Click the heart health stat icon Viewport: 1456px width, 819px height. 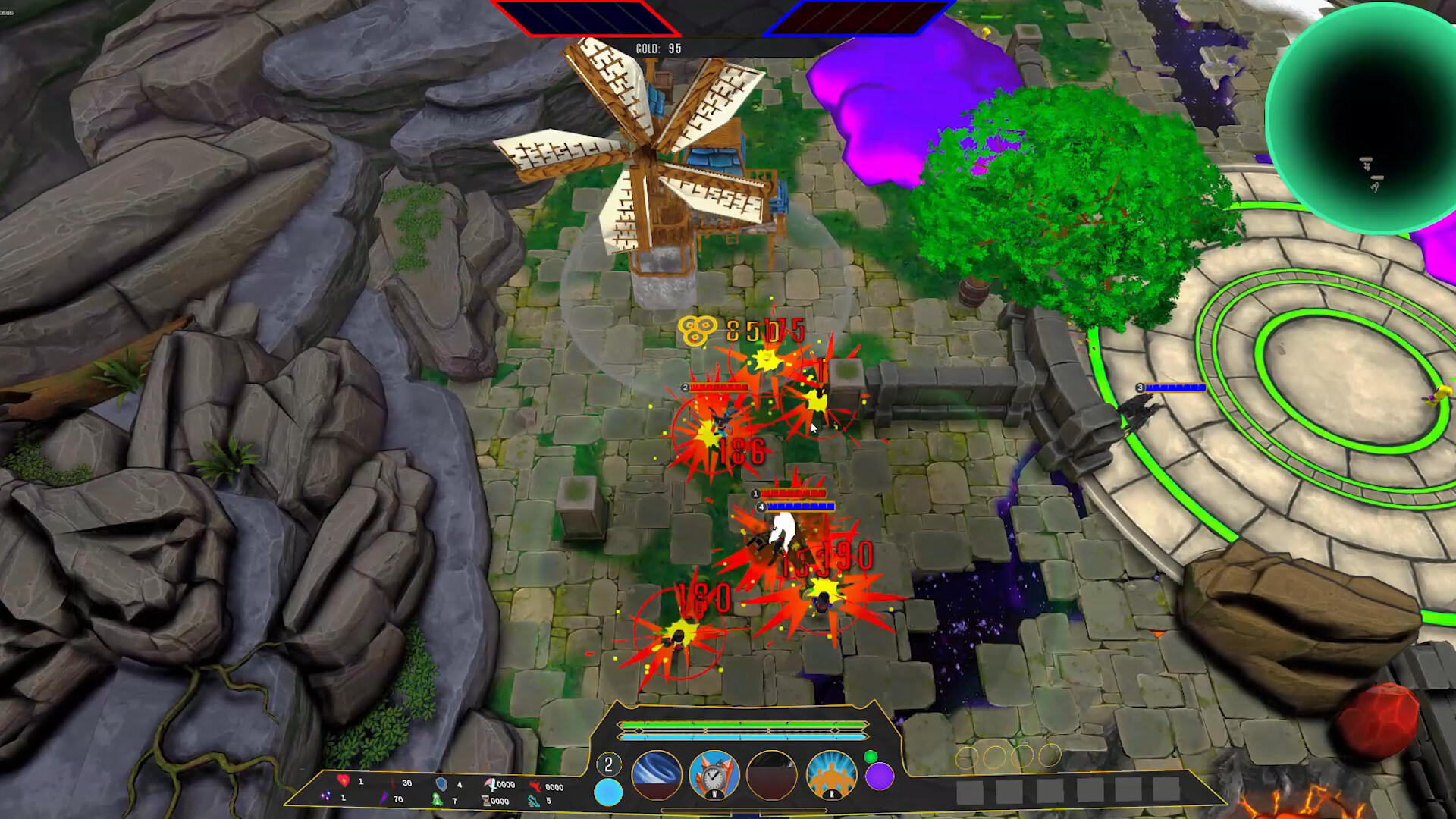coord(344,782)
